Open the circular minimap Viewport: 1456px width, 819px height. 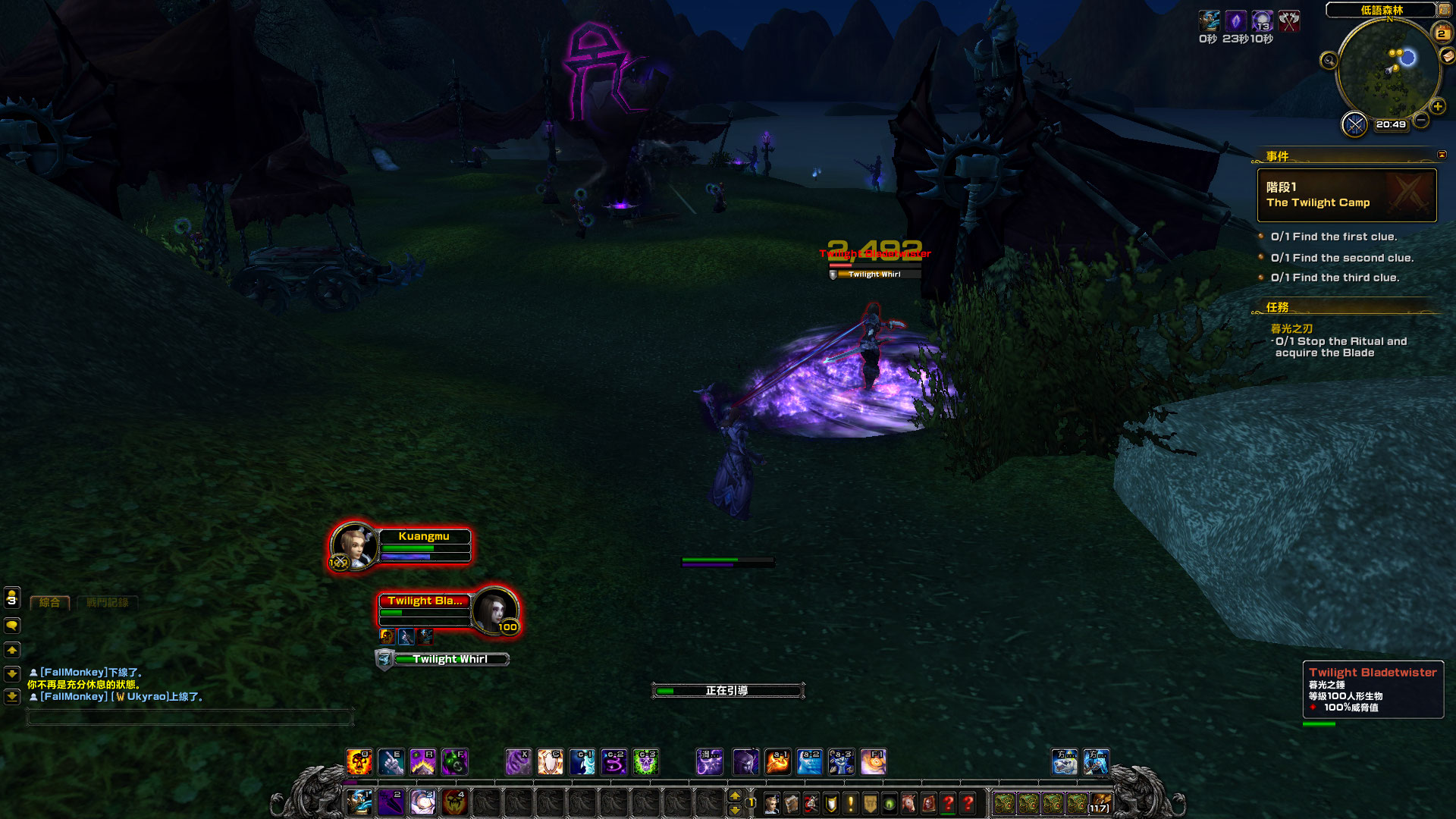(1388, 70)
